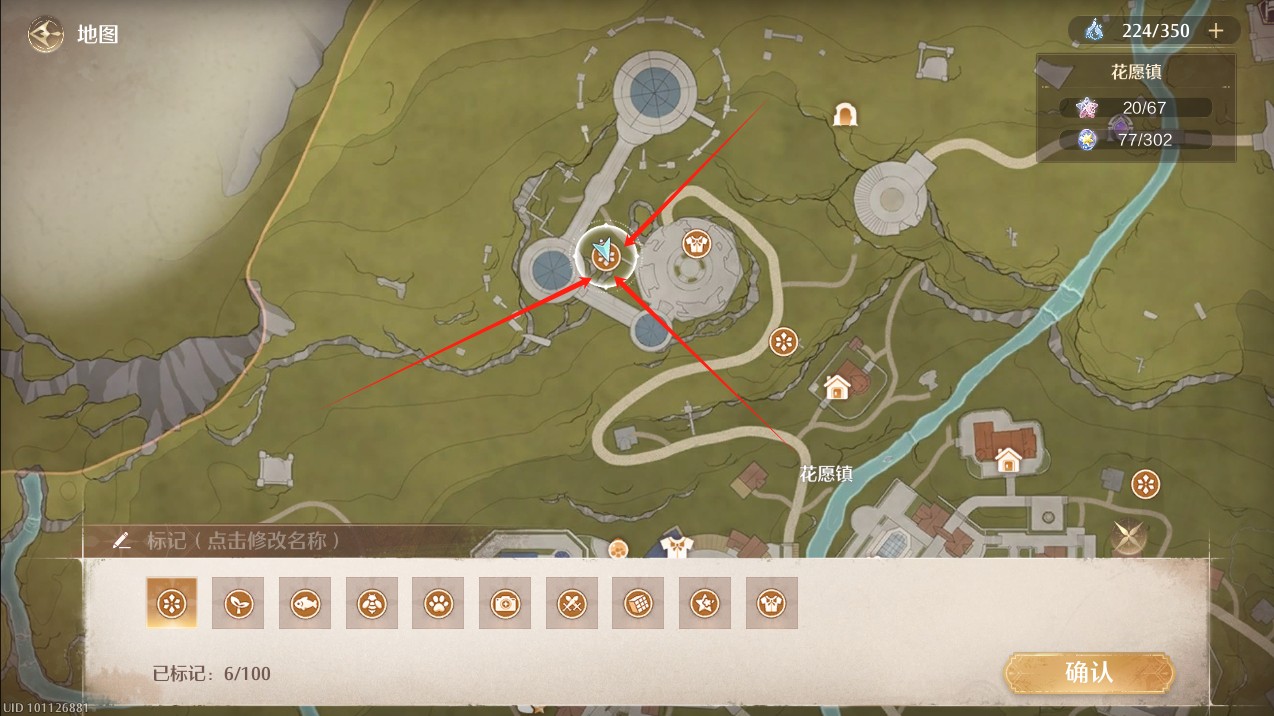
Task: Select the star marker icon
Action: coord(705,603)
